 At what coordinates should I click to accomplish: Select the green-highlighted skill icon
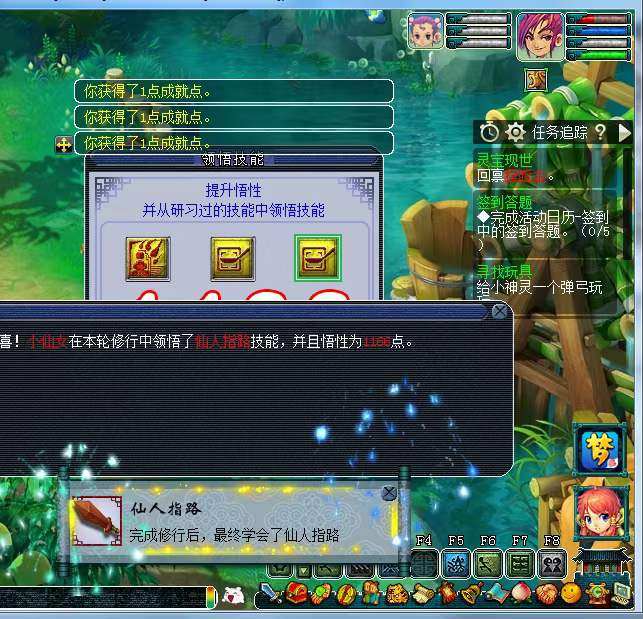(x=317, y=258)
